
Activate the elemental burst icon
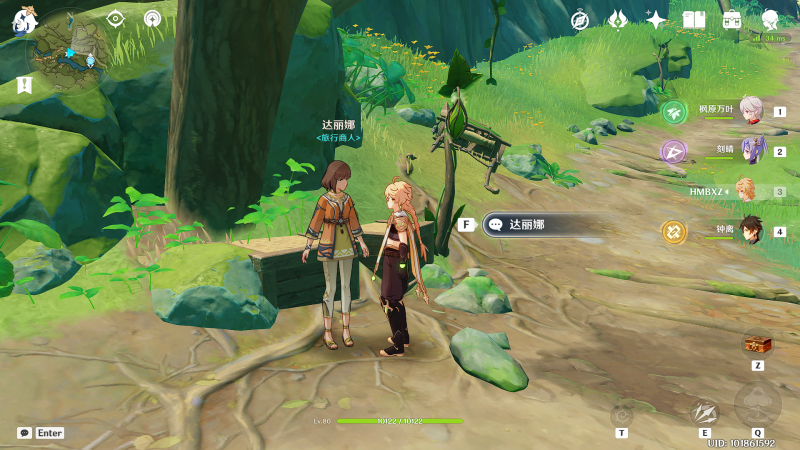click(757, 405)
